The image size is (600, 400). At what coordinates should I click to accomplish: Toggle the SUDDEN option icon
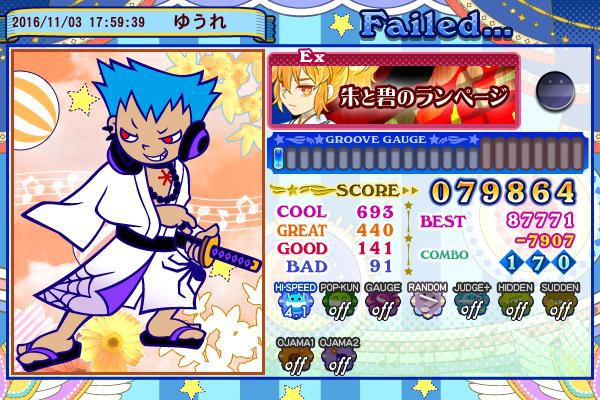click(x=559, y=304)
